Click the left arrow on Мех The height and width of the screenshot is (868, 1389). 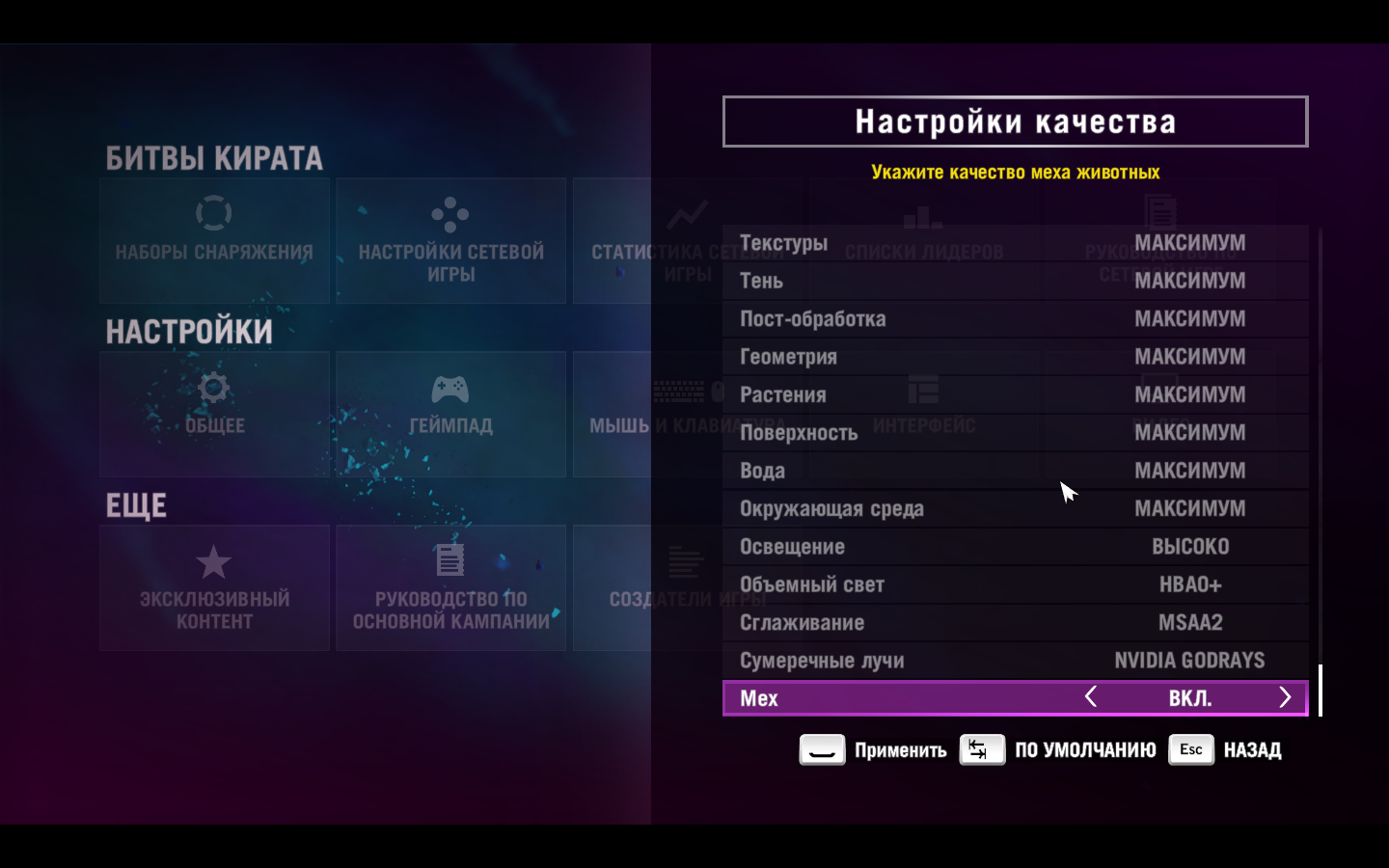[x=1091, y=697]
